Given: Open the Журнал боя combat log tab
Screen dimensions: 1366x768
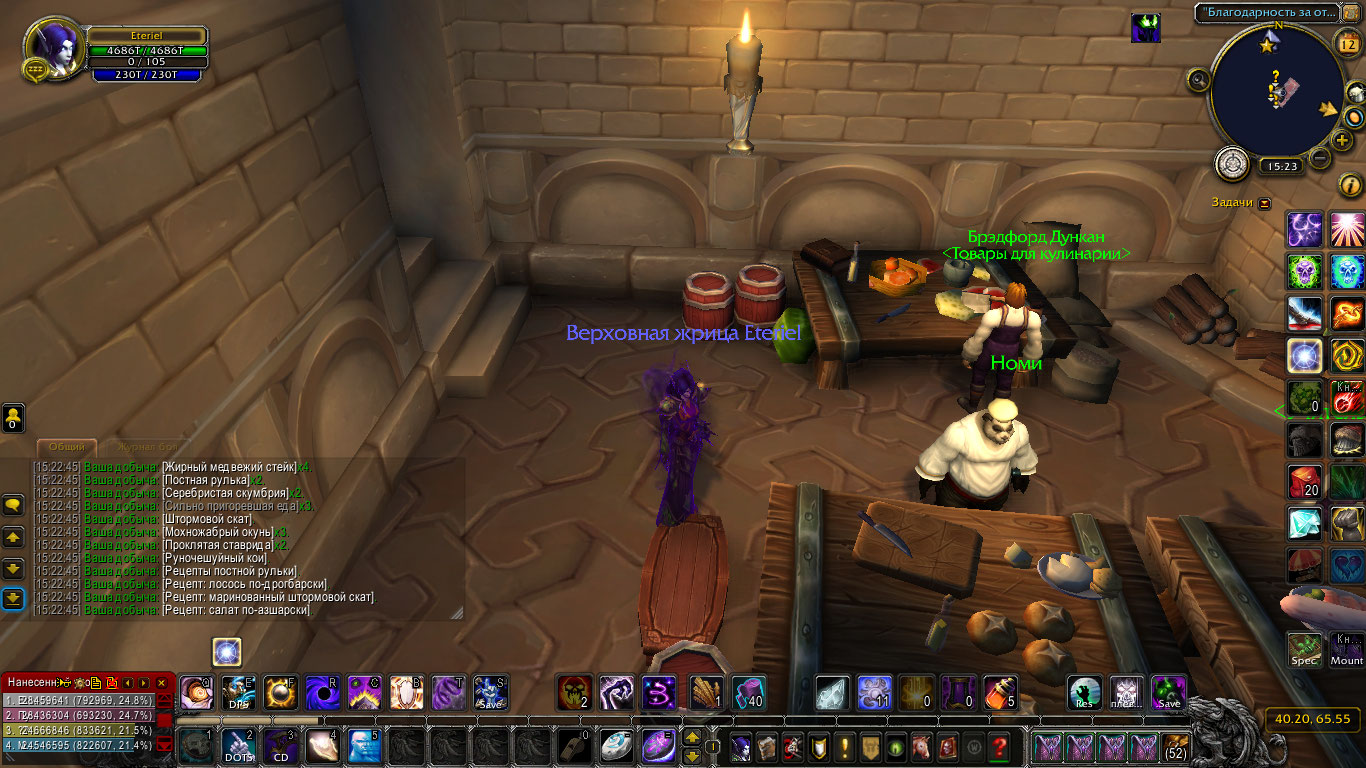Looking at the screenshot, I should click(150, 447).
